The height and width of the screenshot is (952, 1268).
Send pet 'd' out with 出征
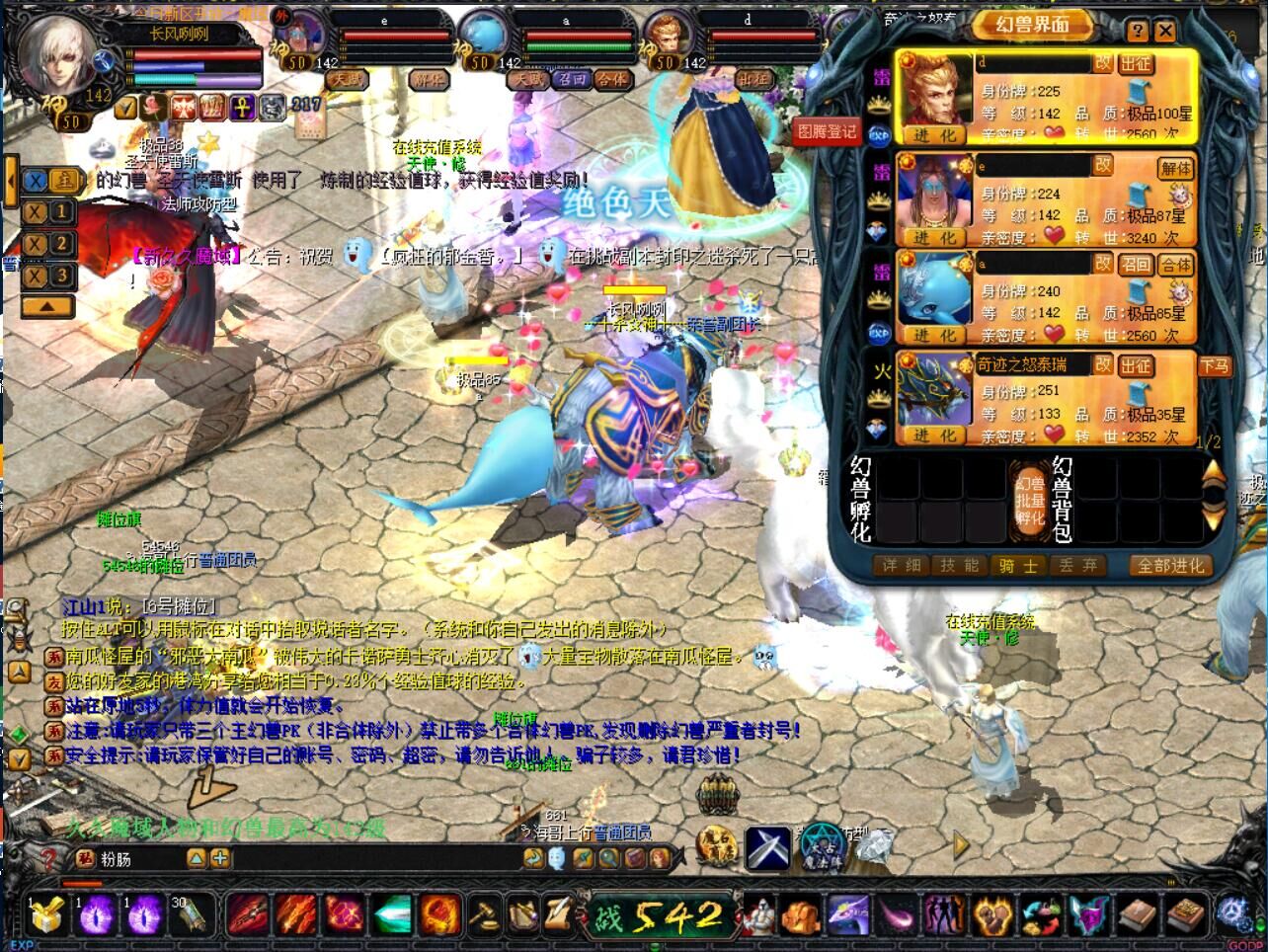tap(1136, 63)
